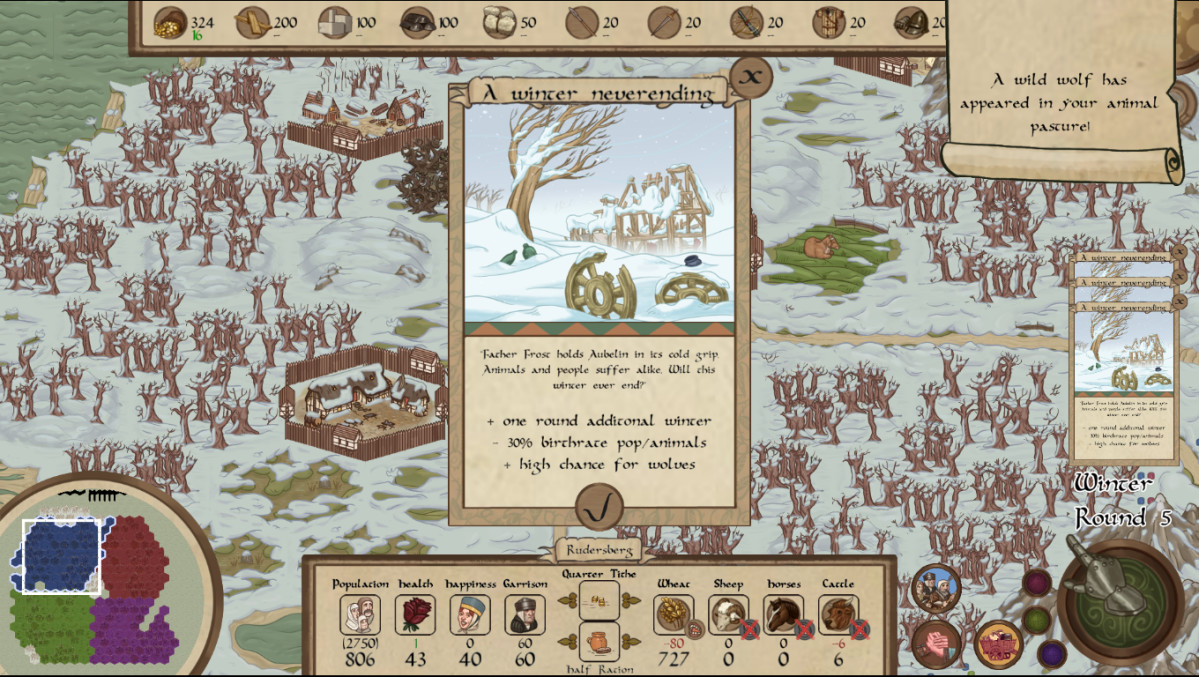Screen dimensions: 1199x677
Task: Close the A Winter Neverending event card
Action: pyautogui.click(x=751, y=76)
